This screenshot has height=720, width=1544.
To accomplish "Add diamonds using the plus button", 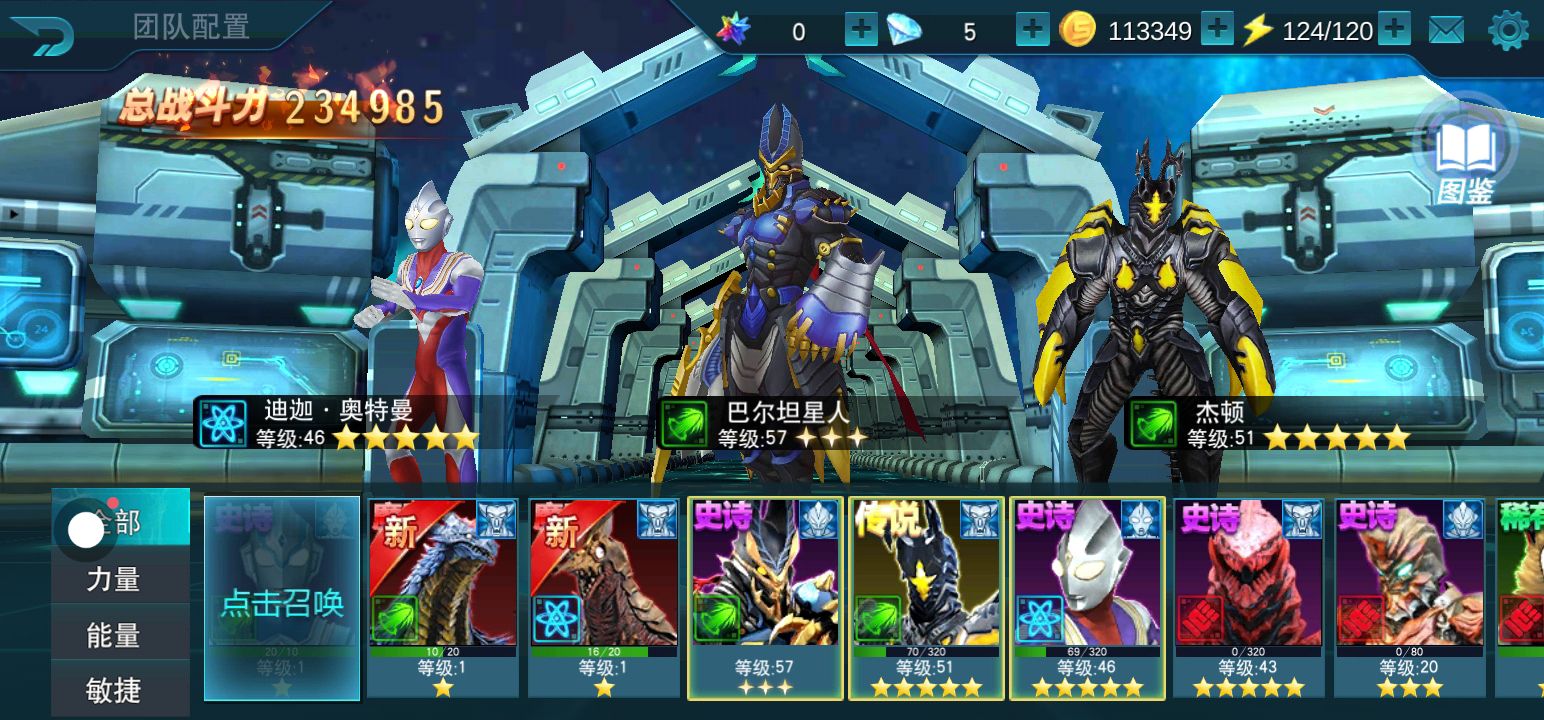I will 1032,30.
